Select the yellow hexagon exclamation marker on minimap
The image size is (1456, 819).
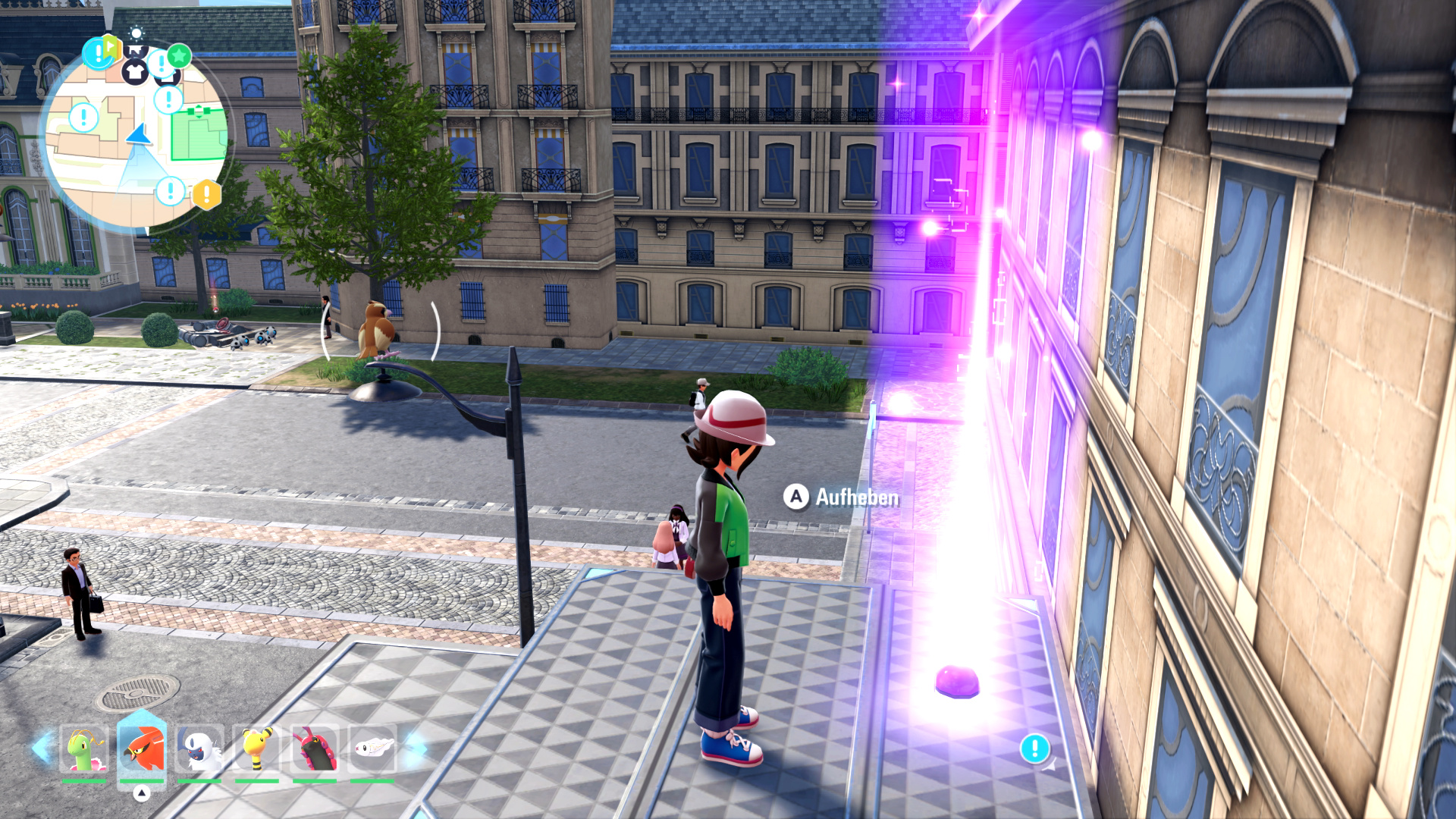point(206,194)
